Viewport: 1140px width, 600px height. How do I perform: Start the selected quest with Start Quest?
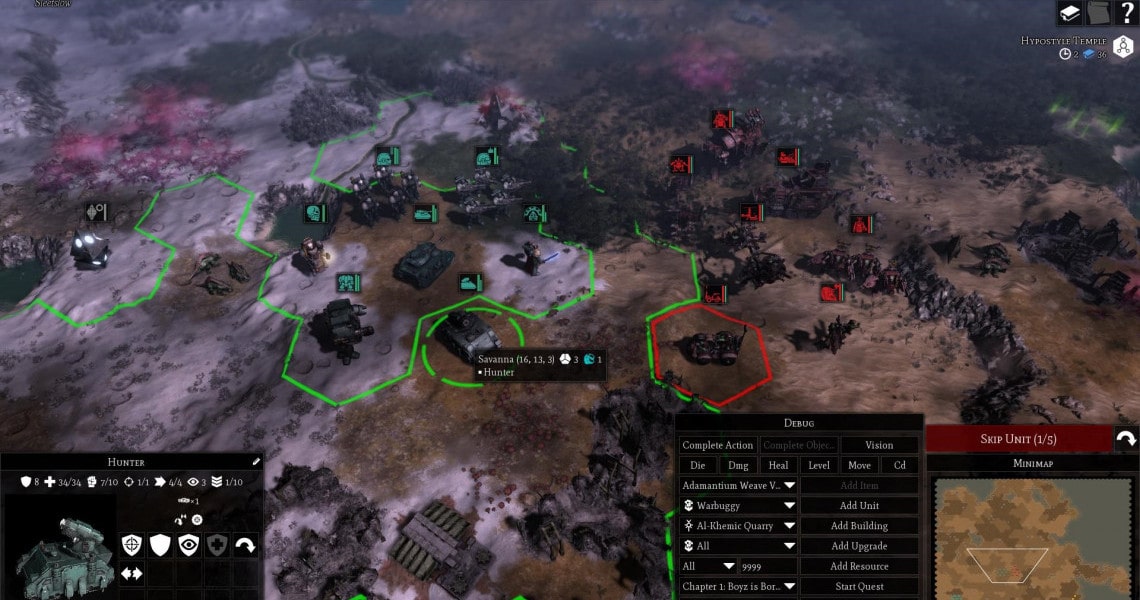[859, 586]
